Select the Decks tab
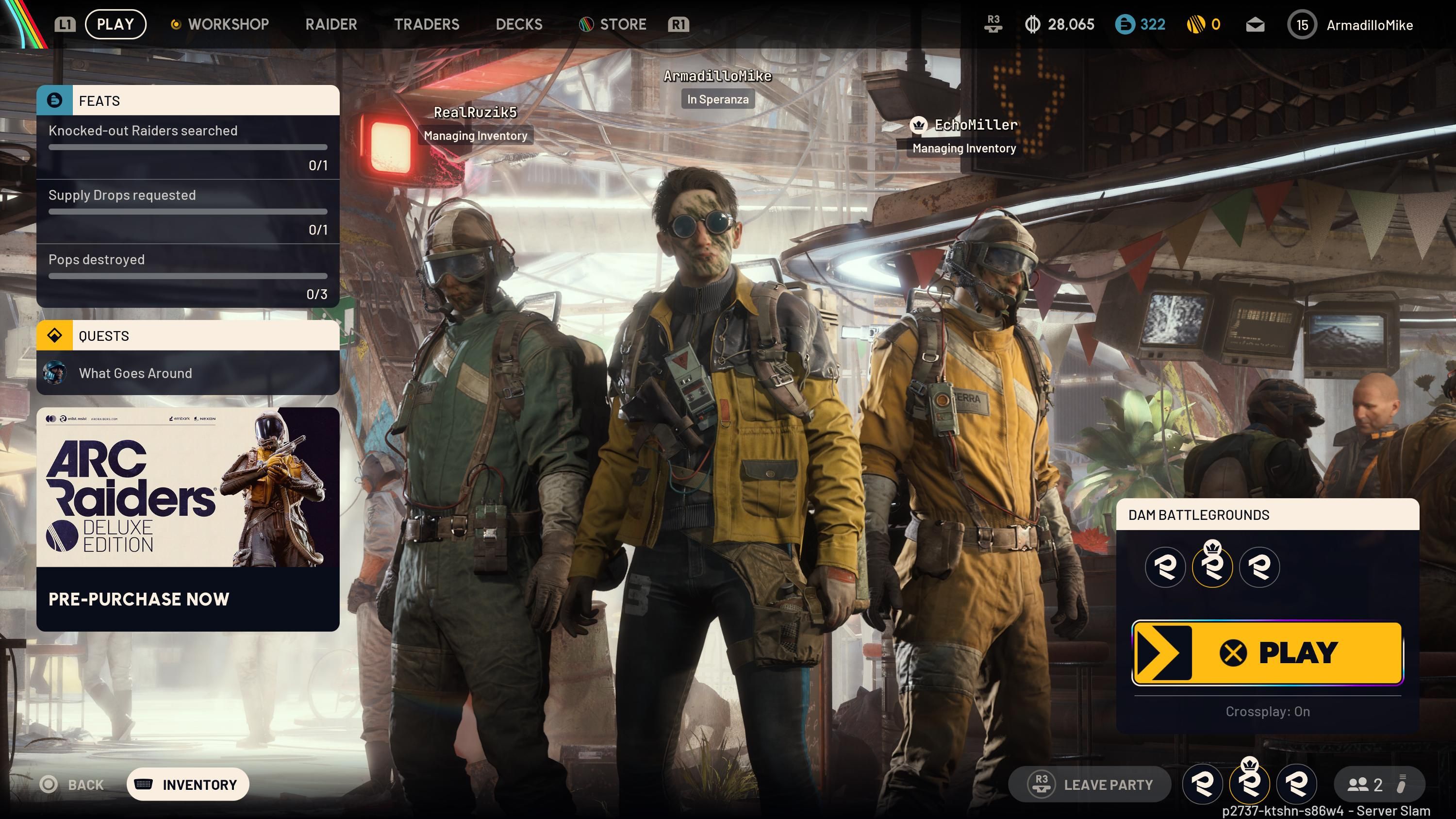The width and height of the screenshot is (1456, 819). 519,24
